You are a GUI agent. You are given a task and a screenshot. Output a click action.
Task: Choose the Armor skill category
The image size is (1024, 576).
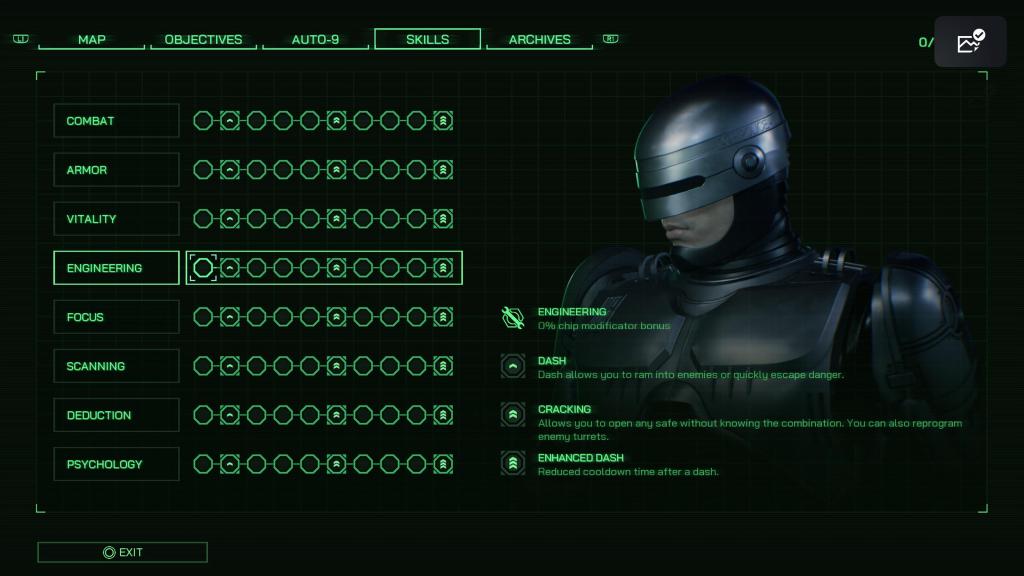click(x=116, y=170)
